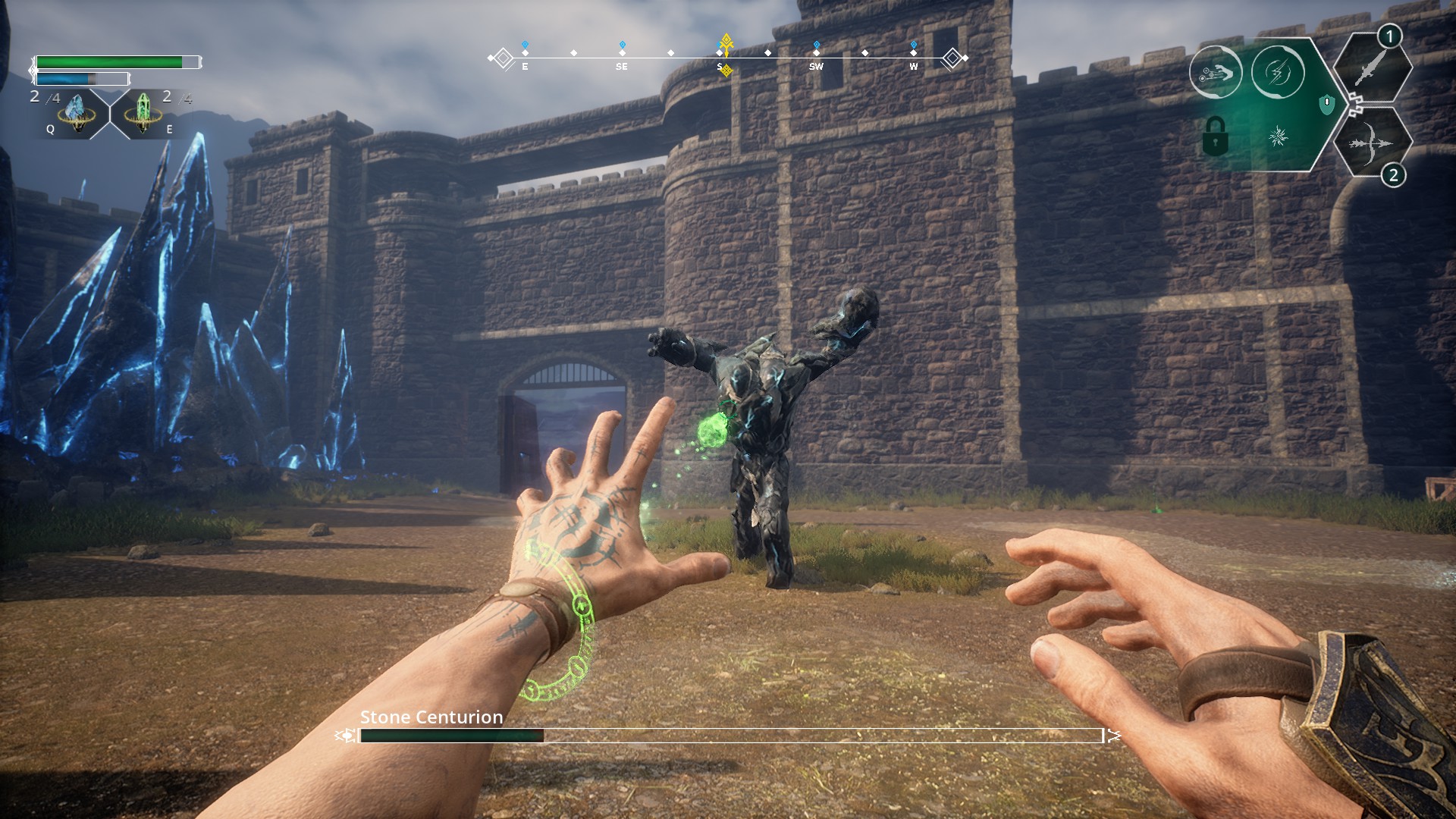Select the small shield icon
The width and height of the screenshot is (1456, 819).
click(1326, 104)
